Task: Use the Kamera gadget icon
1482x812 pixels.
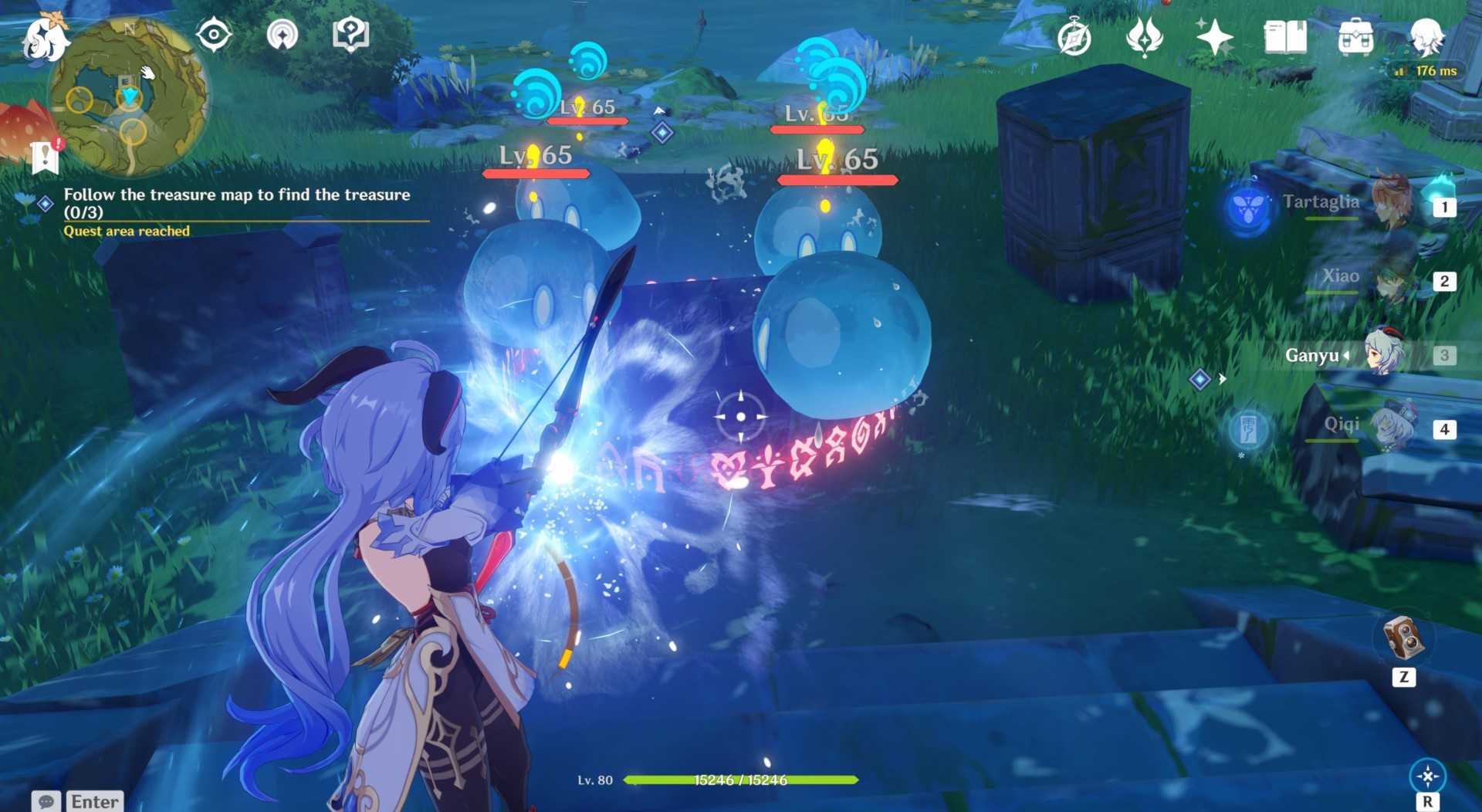Action: coord(1403,638)
